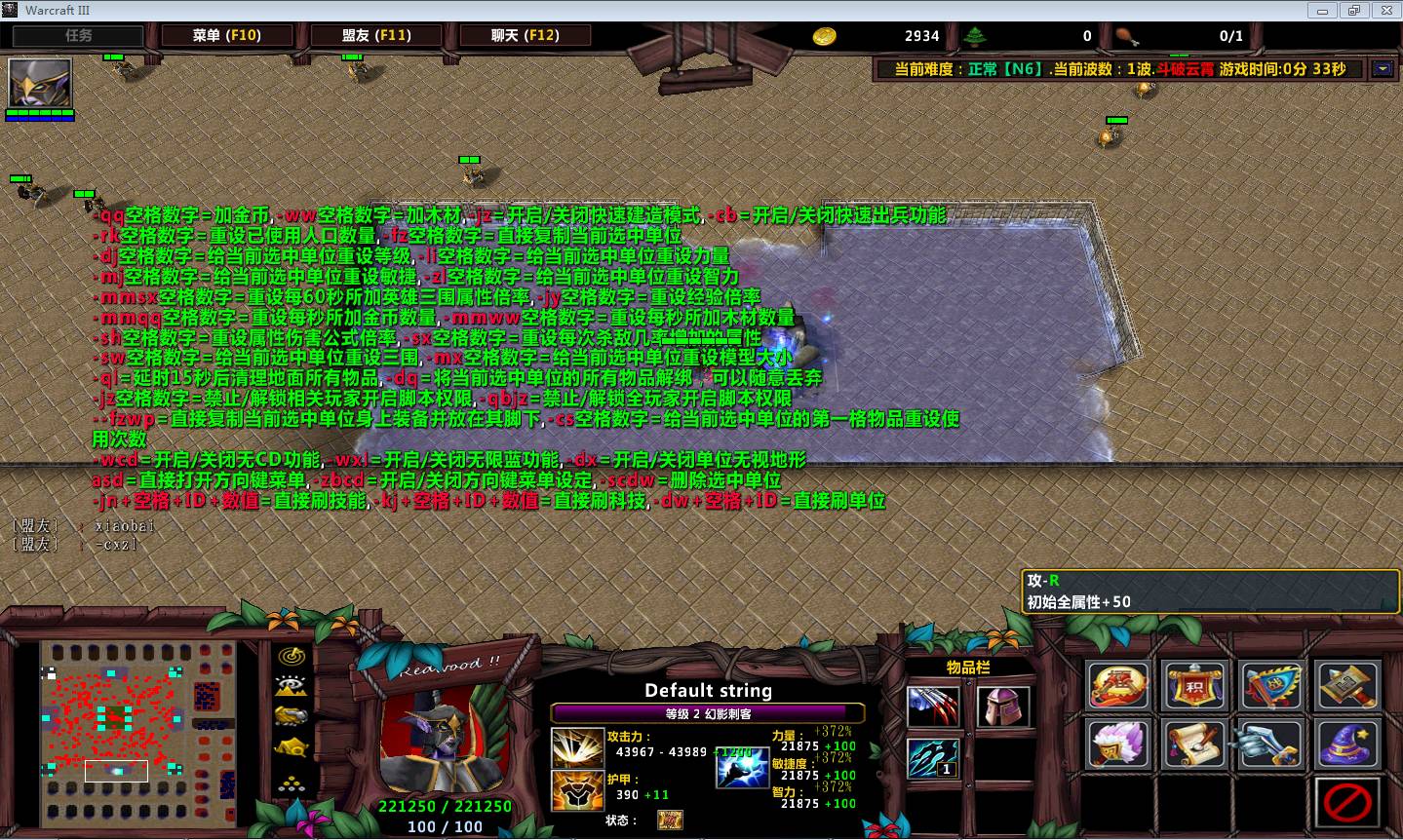Viewport: 1403px width, 840px height.
Task: Toggle minimap ally color mode button
Action: 291,716
